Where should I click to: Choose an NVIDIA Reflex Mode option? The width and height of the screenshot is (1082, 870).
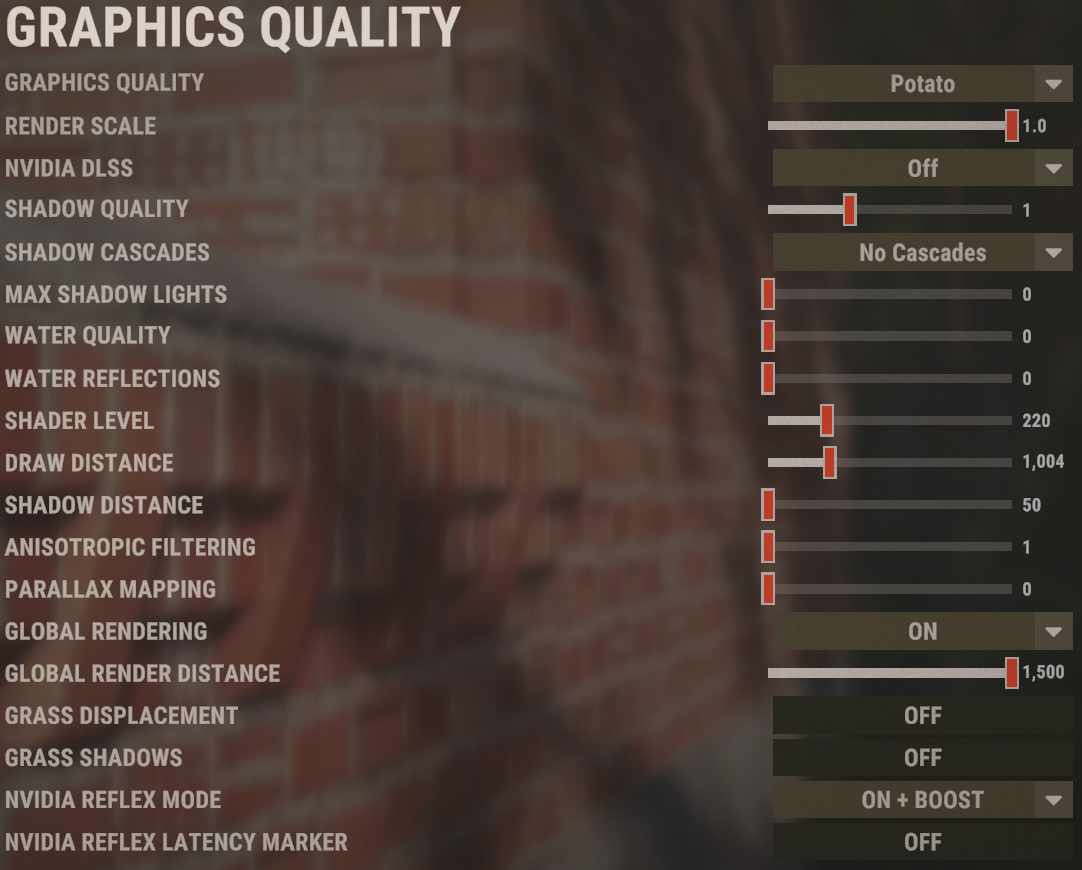point(921,800)
